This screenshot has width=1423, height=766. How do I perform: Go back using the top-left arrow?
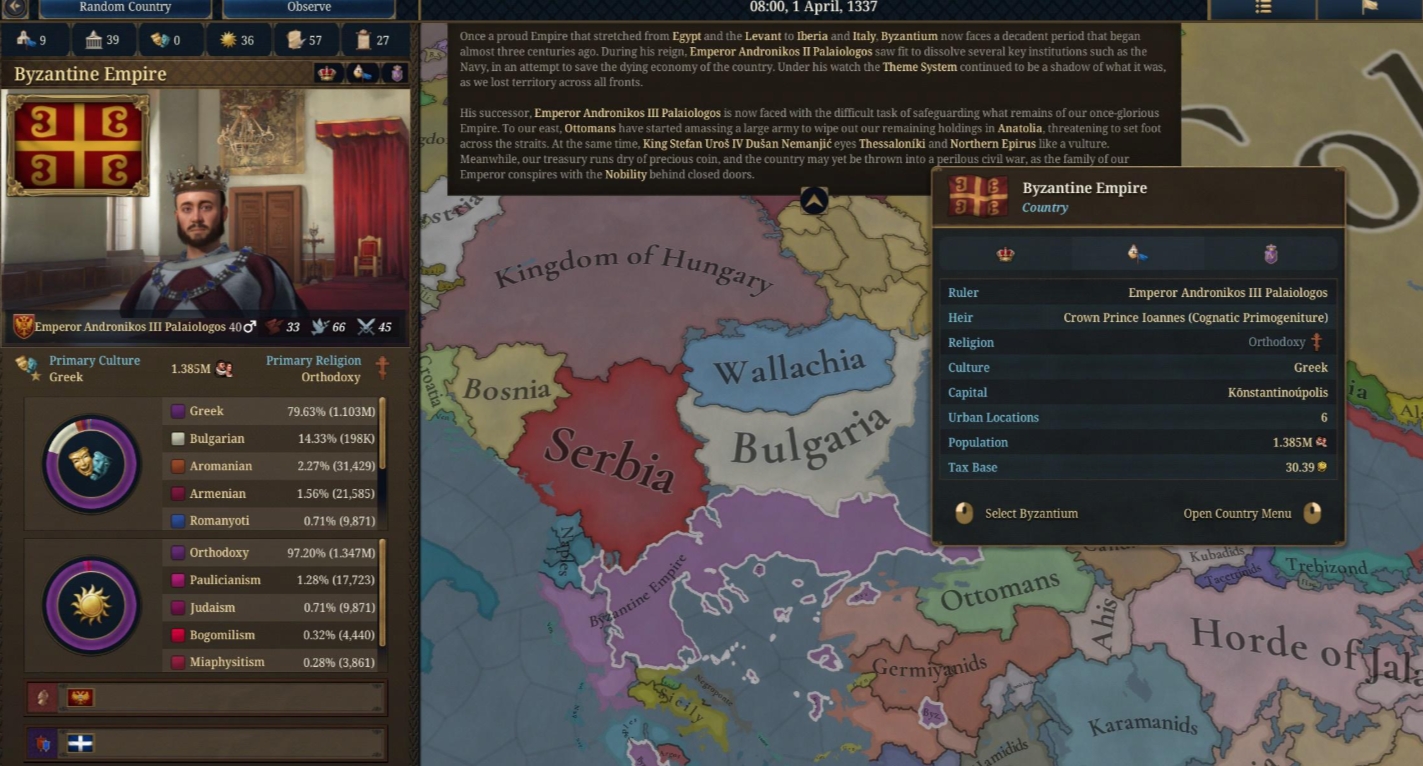pyautogui.click(x=15, y=8)
